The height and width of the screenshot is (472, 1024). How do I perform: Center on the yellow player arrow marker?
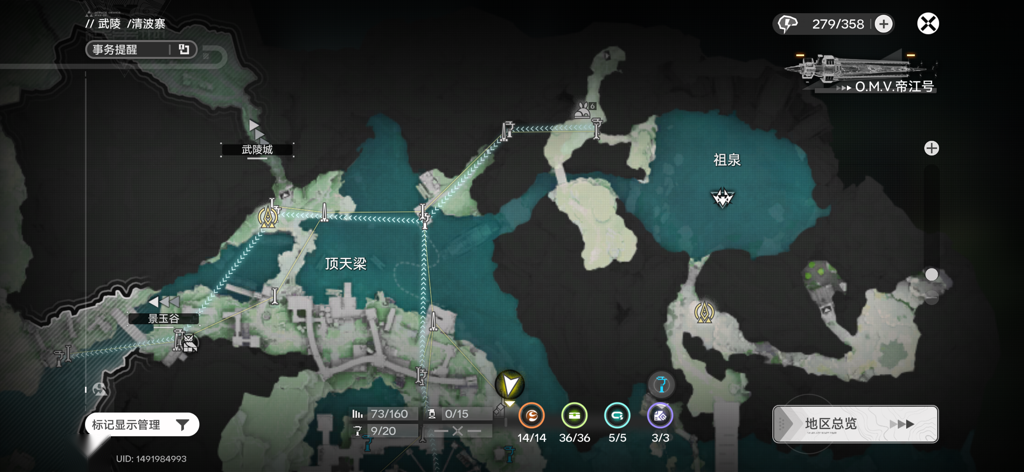pyautogui.click(x=509, y=385)
